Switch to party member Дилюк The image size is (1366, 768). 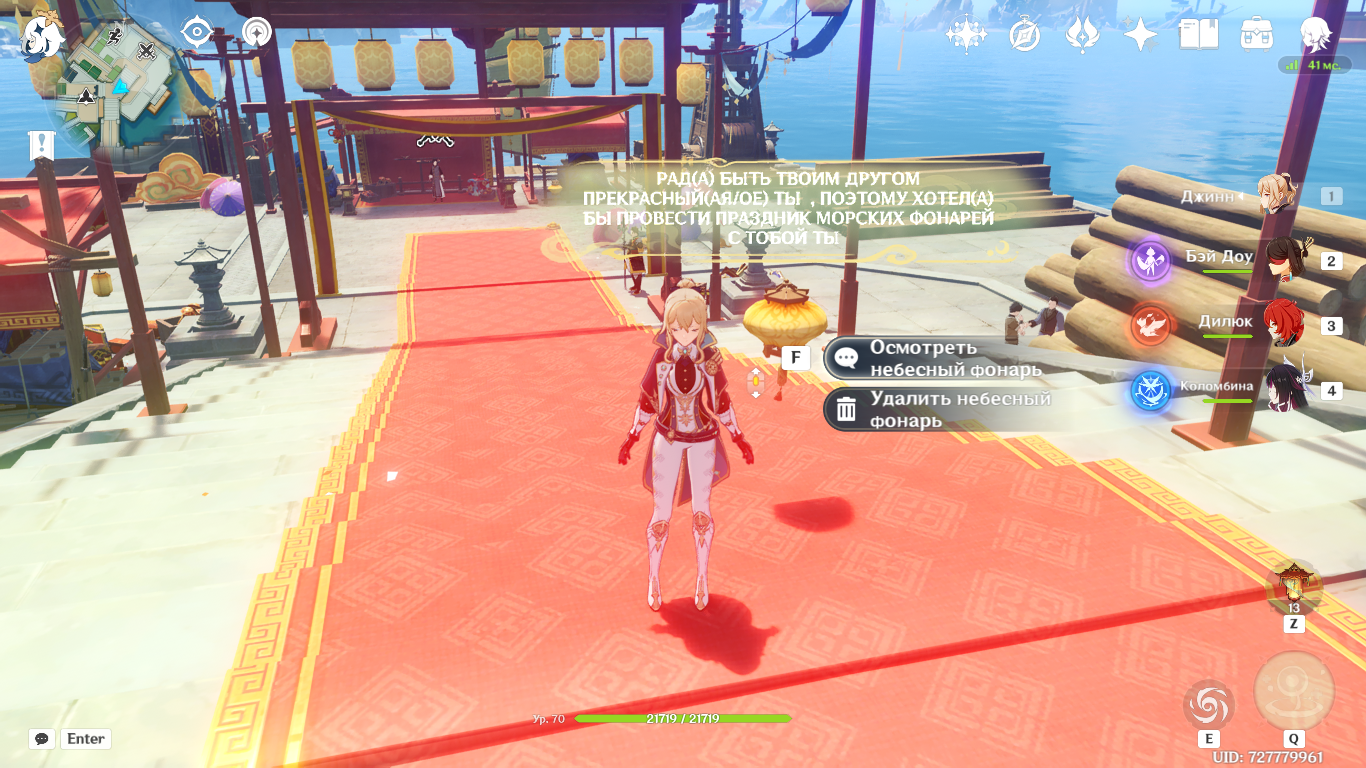1282,325
